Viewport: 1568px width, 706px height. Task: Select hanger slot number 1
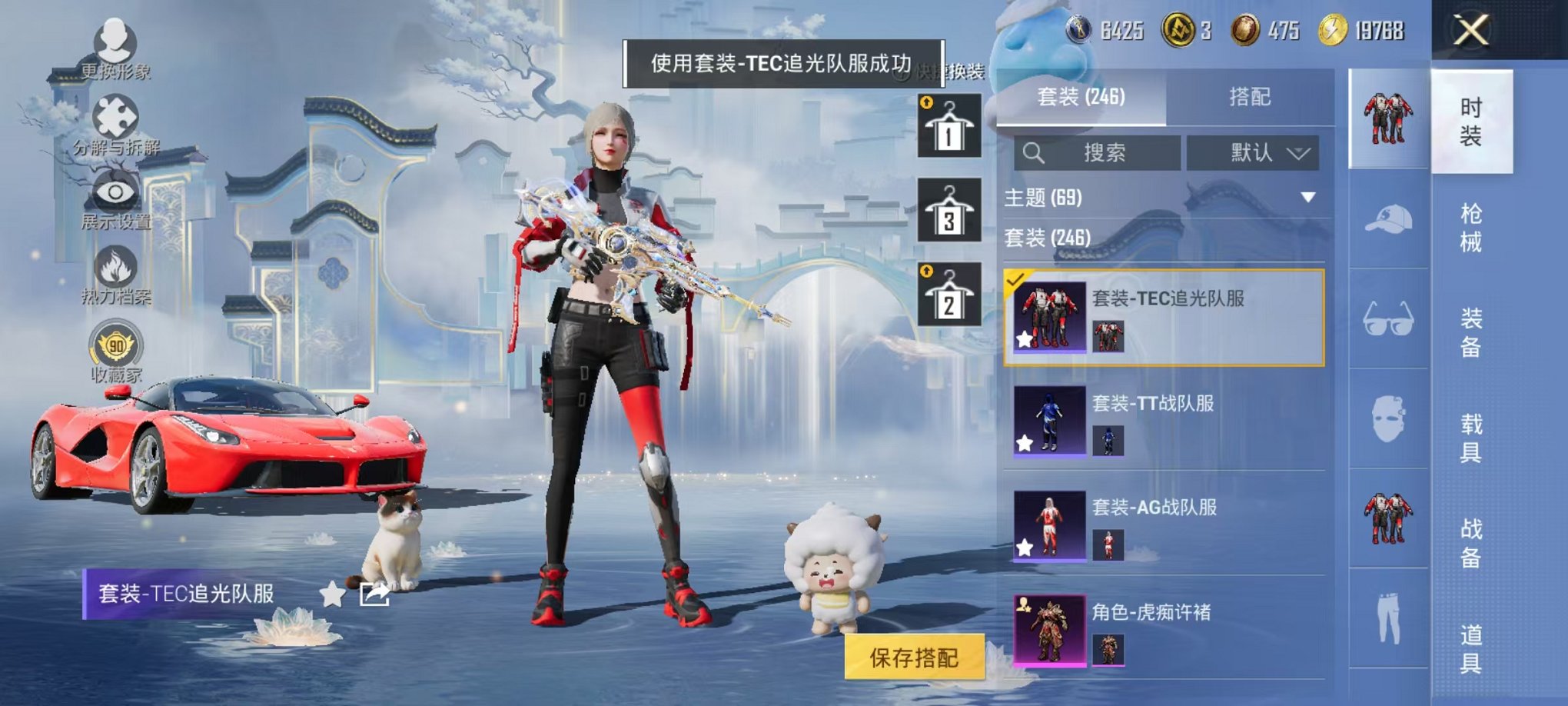pyautogui.click(x=948, y=127)
